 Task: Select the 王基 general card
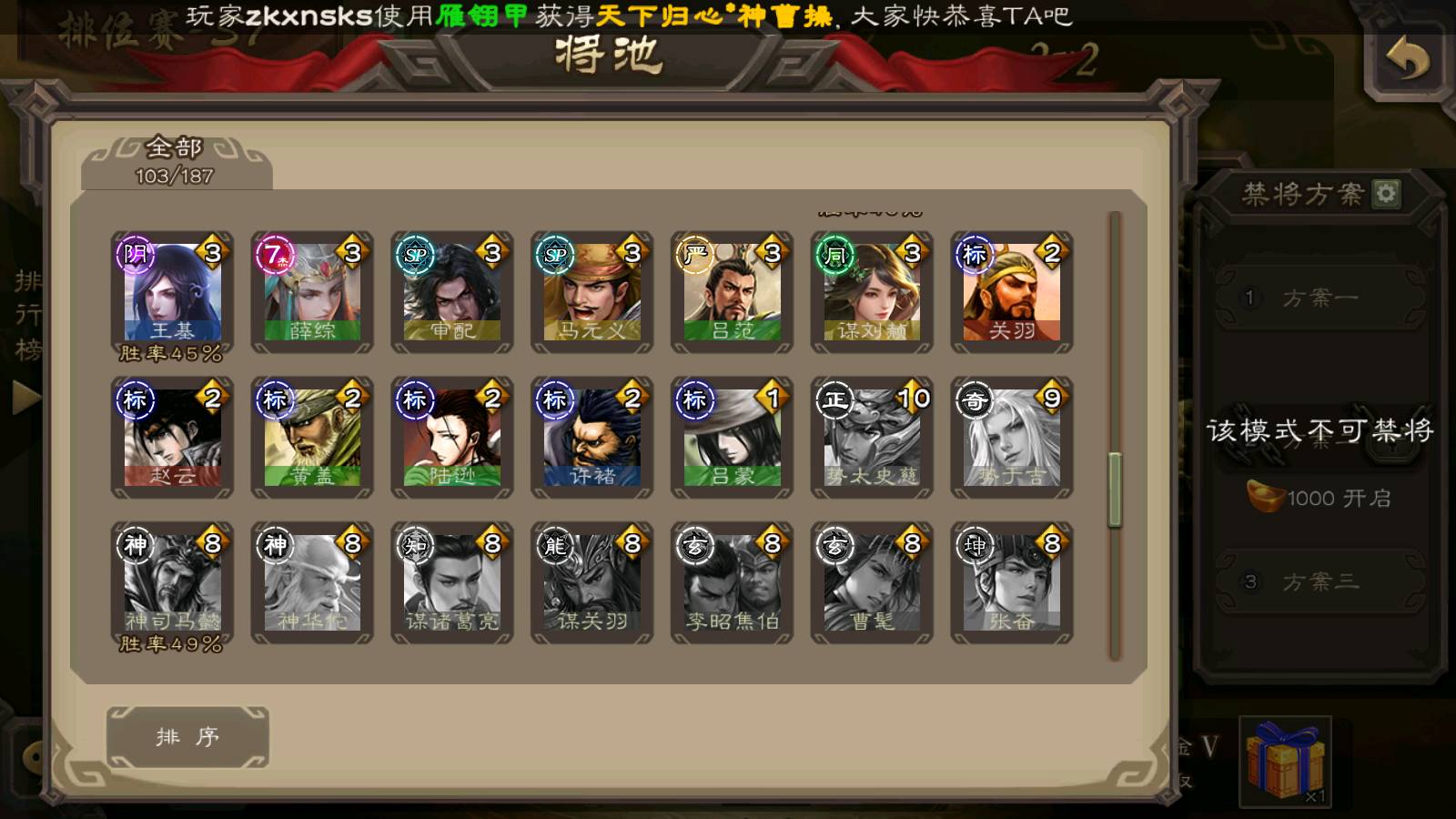coord(172,293)
